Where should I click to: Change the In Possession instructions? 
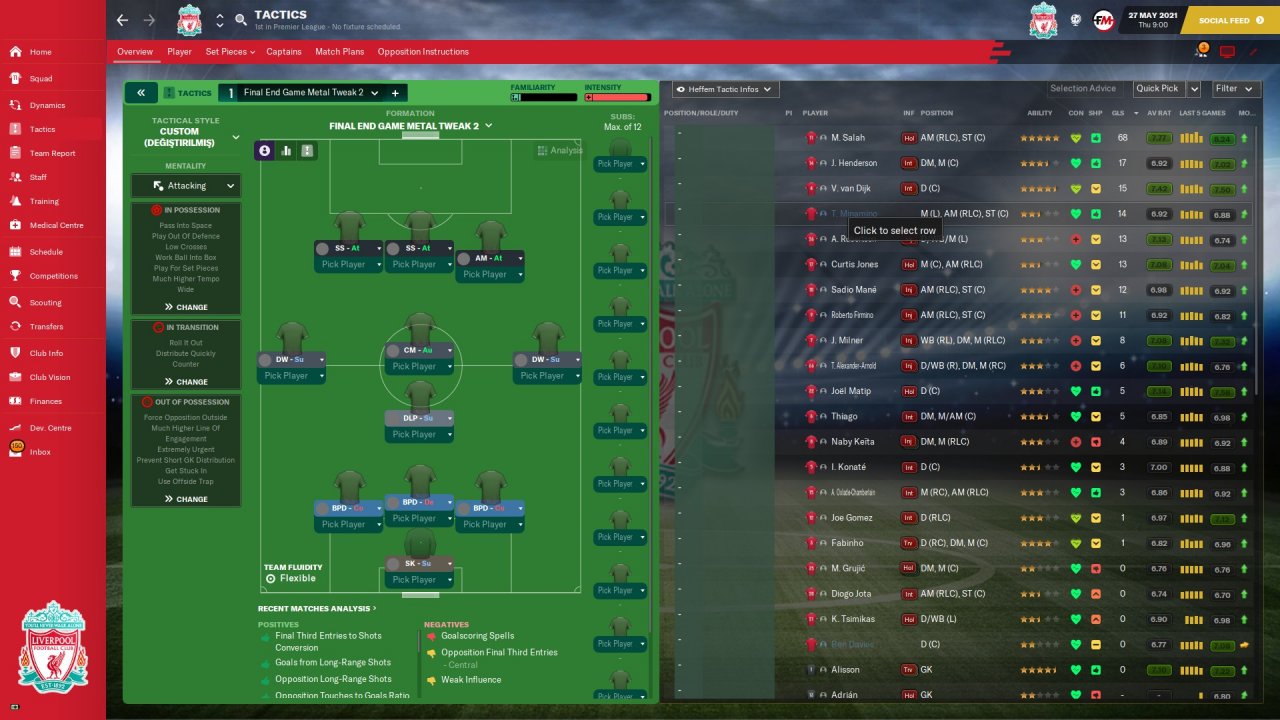coord(186,307)
